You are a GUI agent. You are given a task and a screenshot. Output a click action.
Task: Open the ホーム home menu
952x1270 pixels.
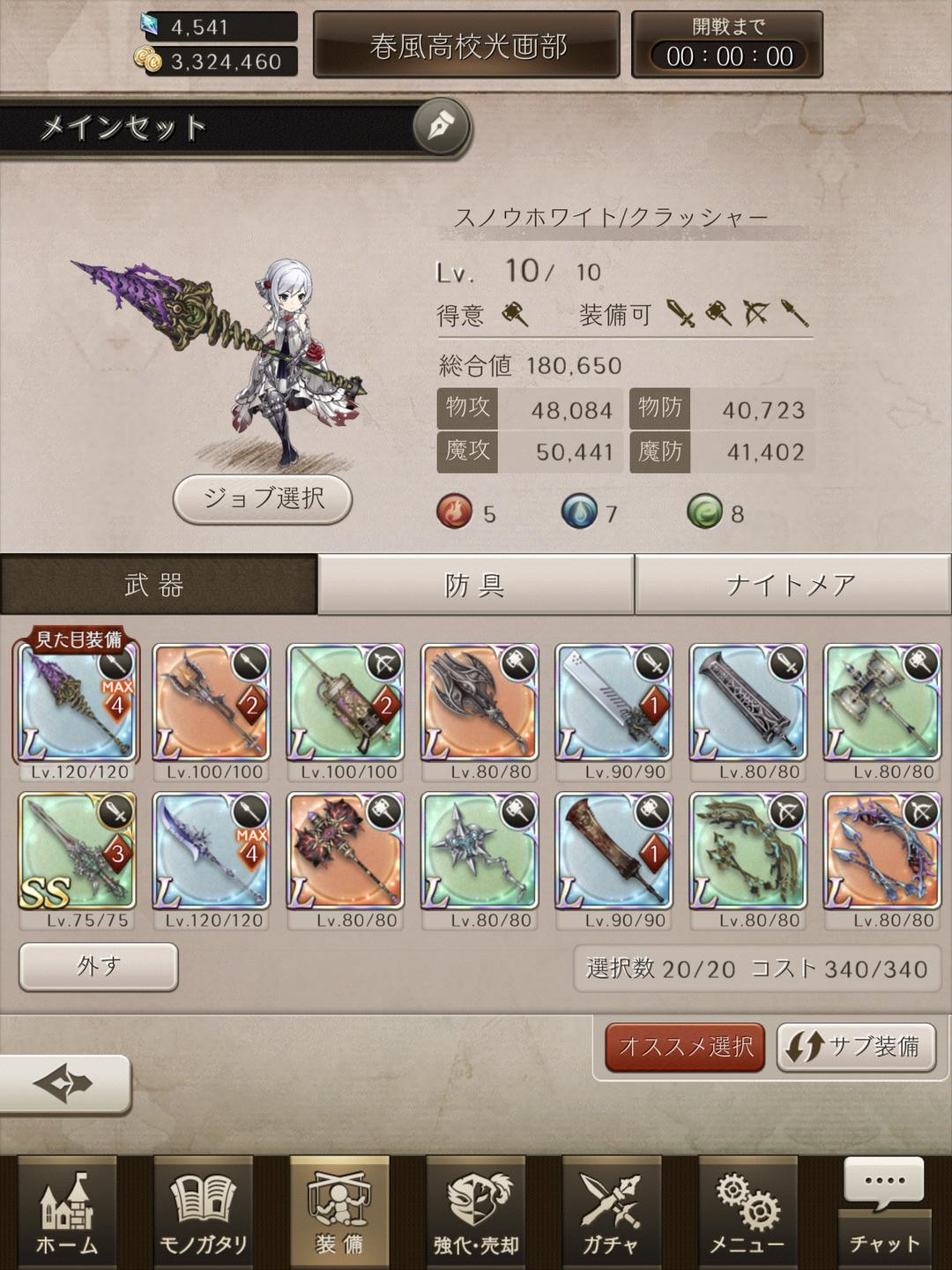coord(67,1214)
